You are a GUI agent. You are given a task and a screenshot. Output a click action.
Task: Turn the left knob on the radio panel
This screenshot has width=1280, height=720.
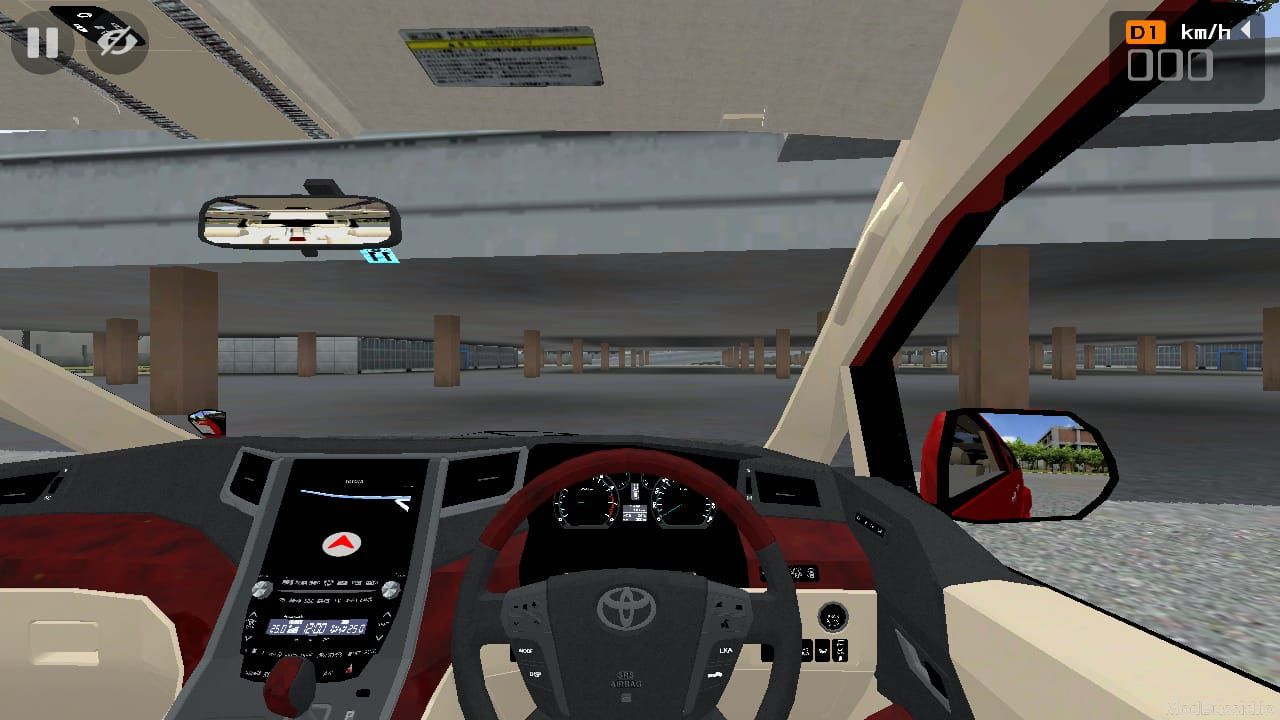tap(262, 589)
